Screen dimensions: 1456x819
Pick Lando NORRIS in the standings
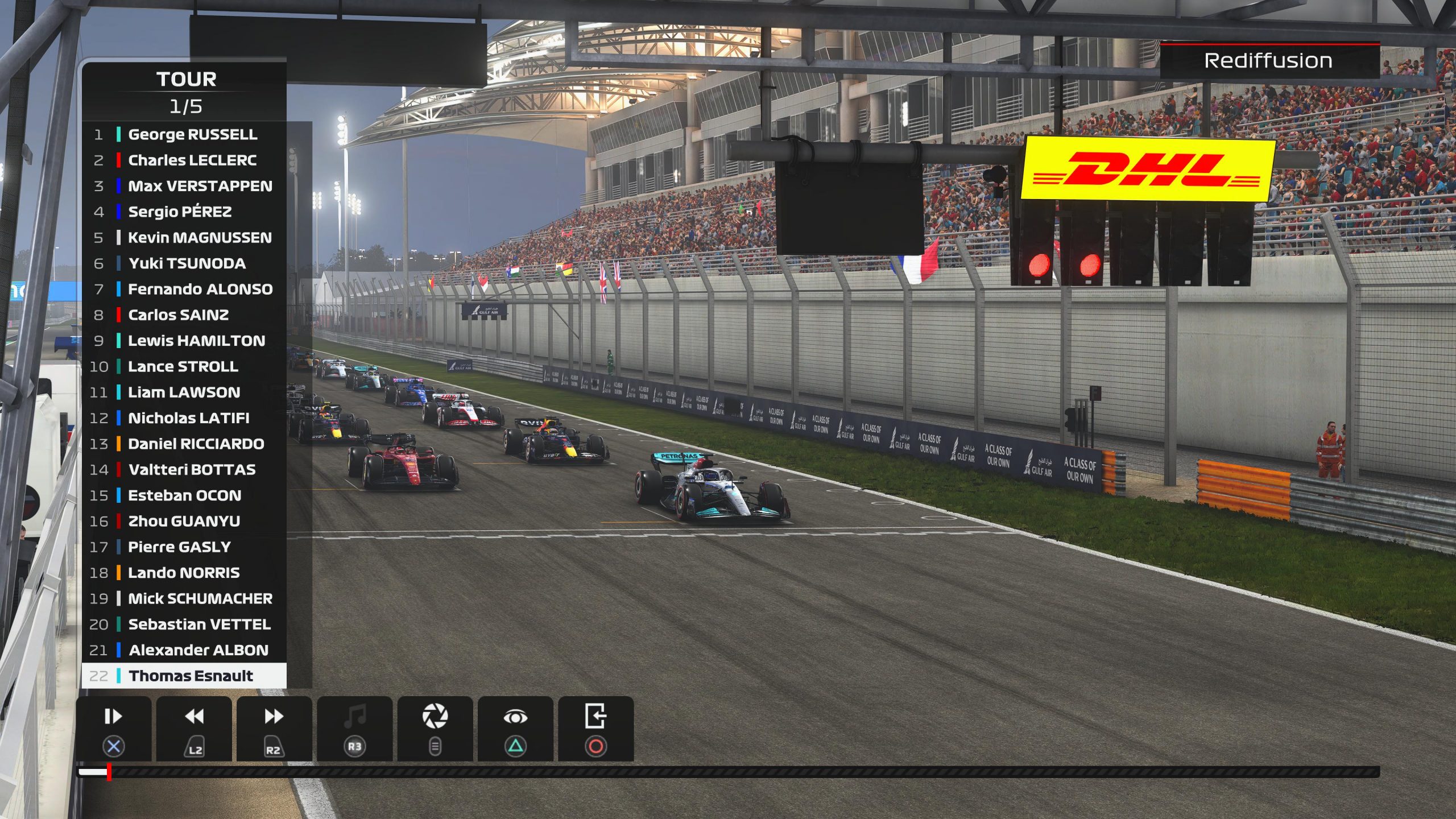[x=184, y=573]
